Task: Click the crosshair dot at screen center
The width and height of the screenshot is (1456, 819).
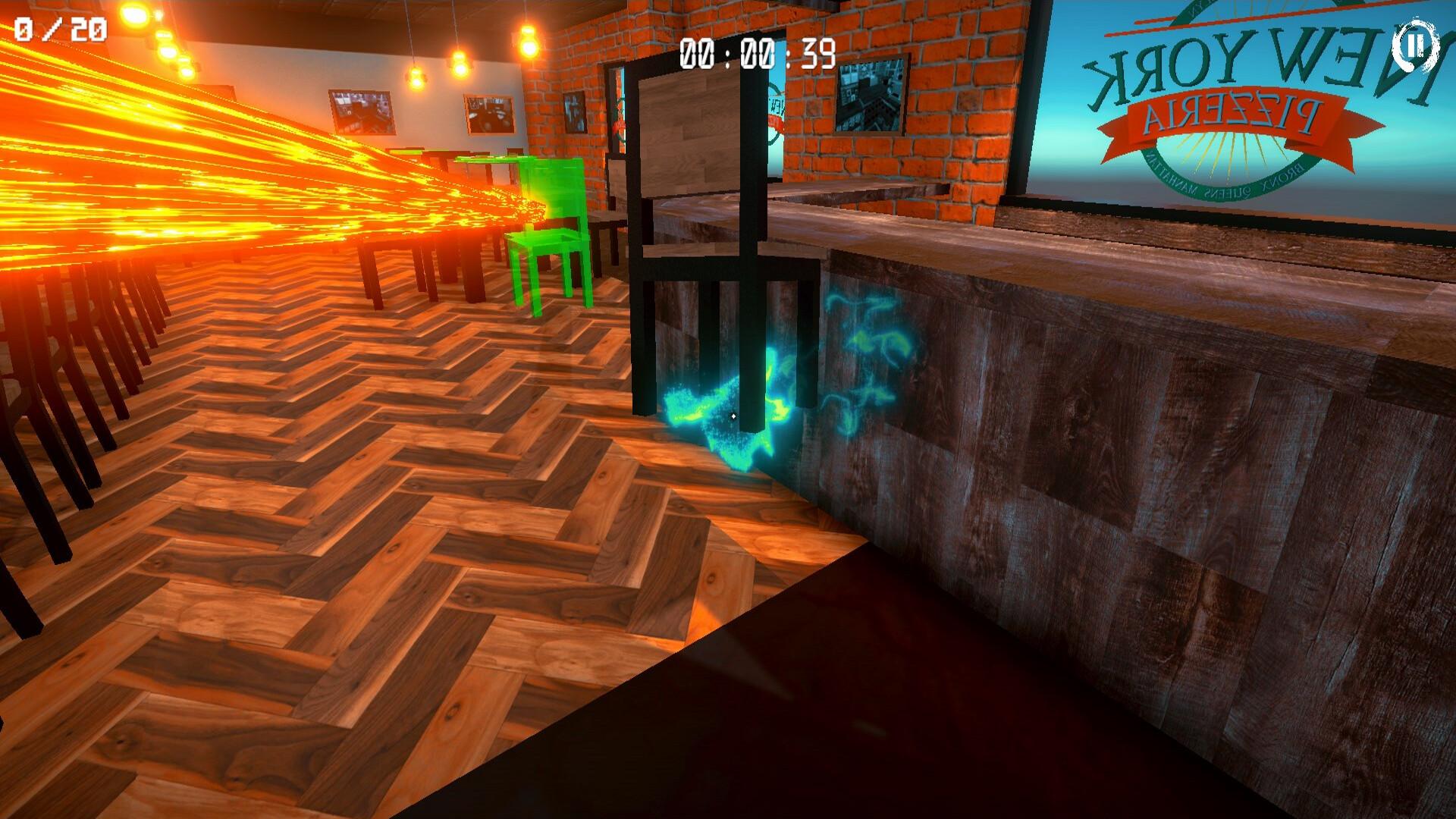Action: pyautogui.click(x=735, y=415)
